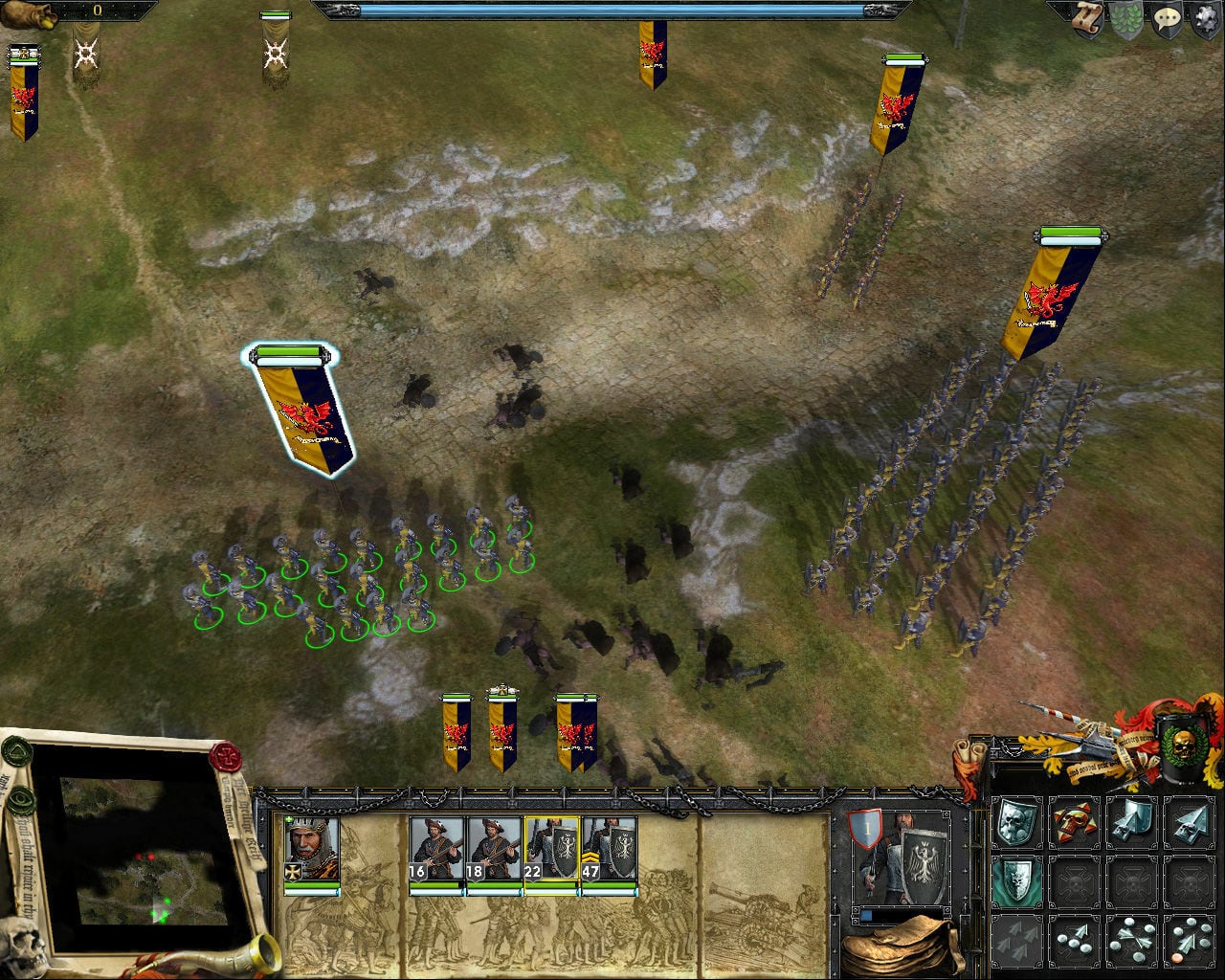Select the musketeer squad with 18 men
Screen dimensions: 1225x980
coord(494,849)
